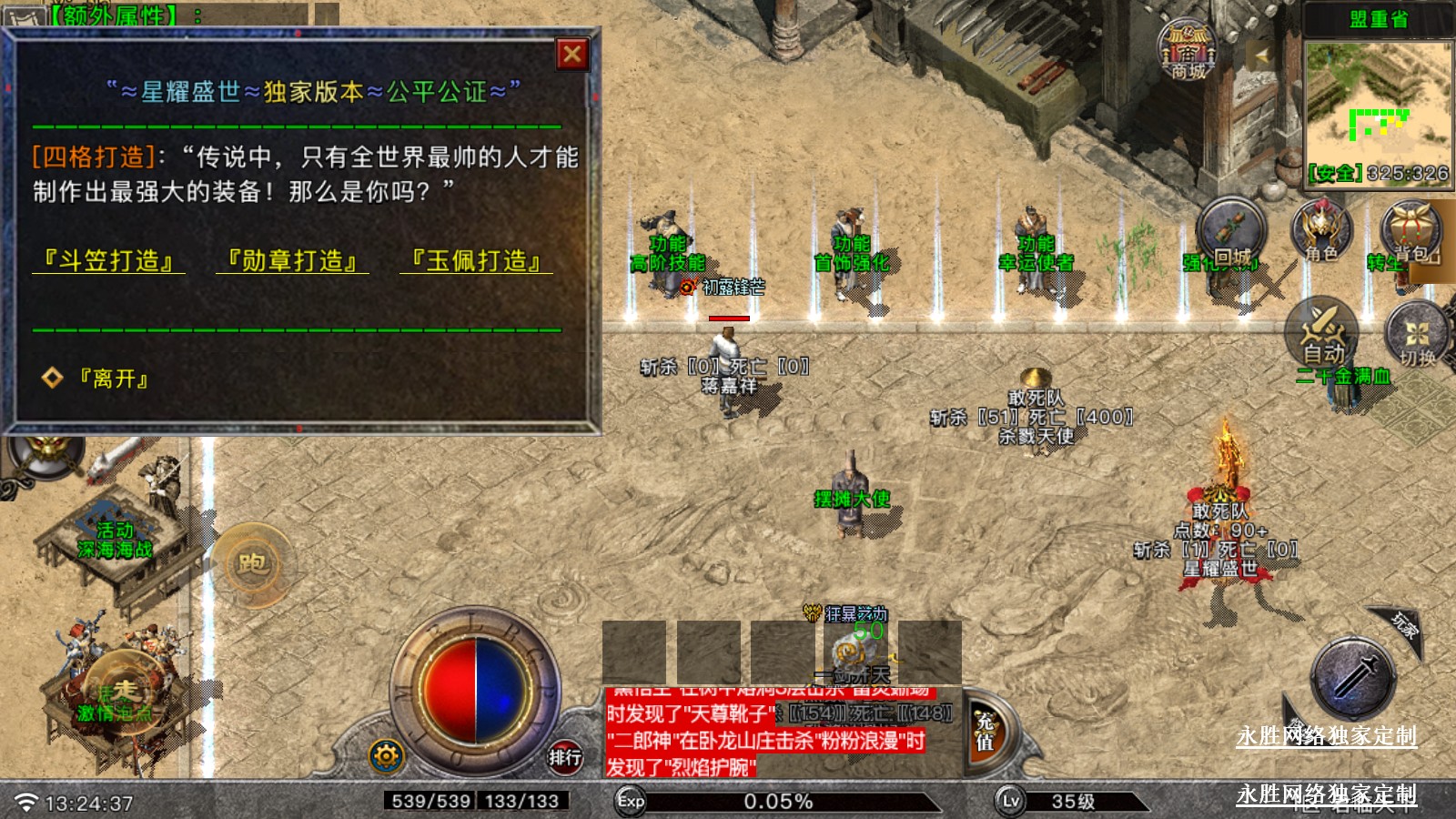
Task: Open the 角色 character sheet
Action: pos(1321,231)
